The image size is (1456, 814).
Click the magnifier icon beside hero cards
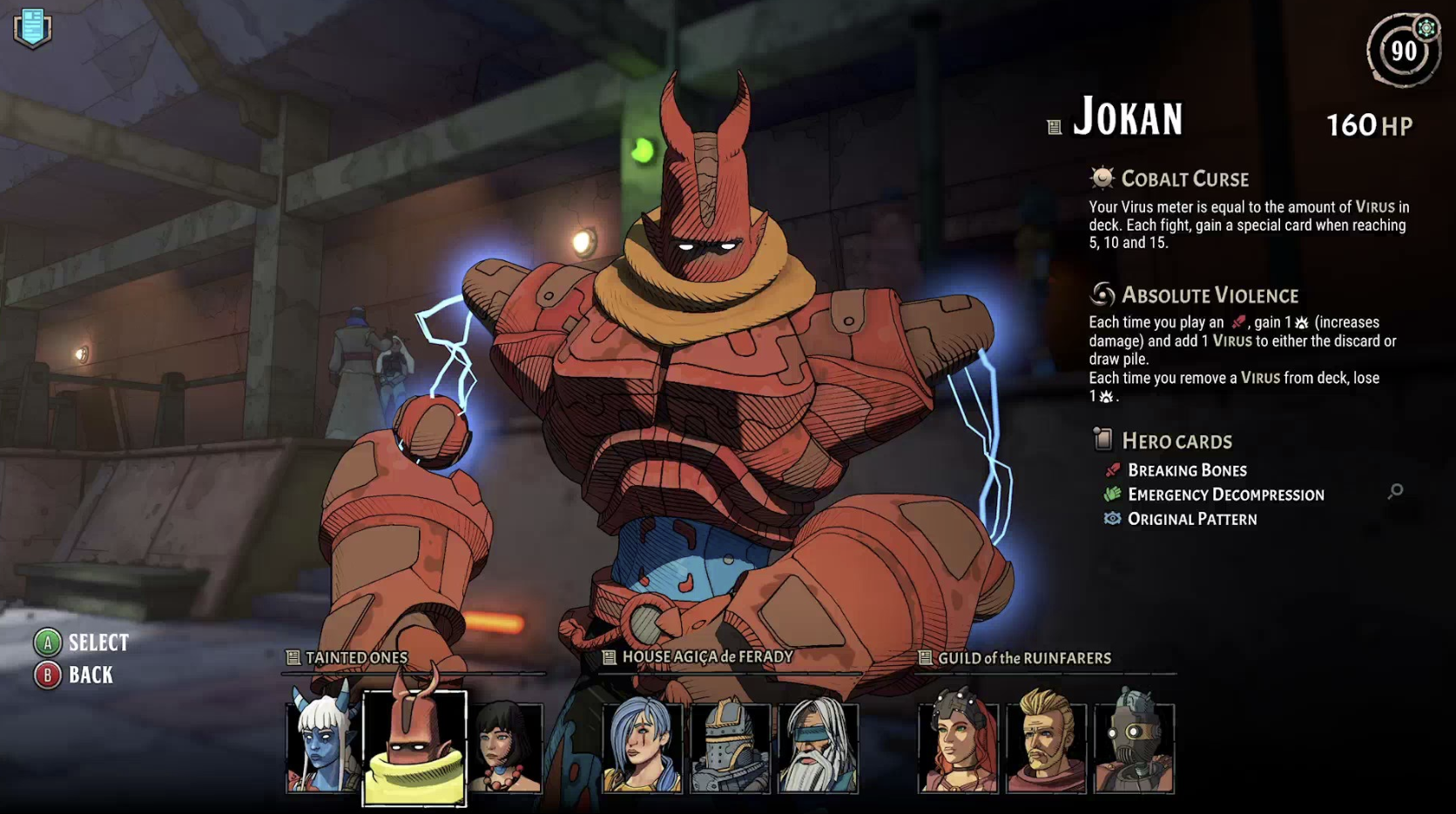tap(1395, 492)
